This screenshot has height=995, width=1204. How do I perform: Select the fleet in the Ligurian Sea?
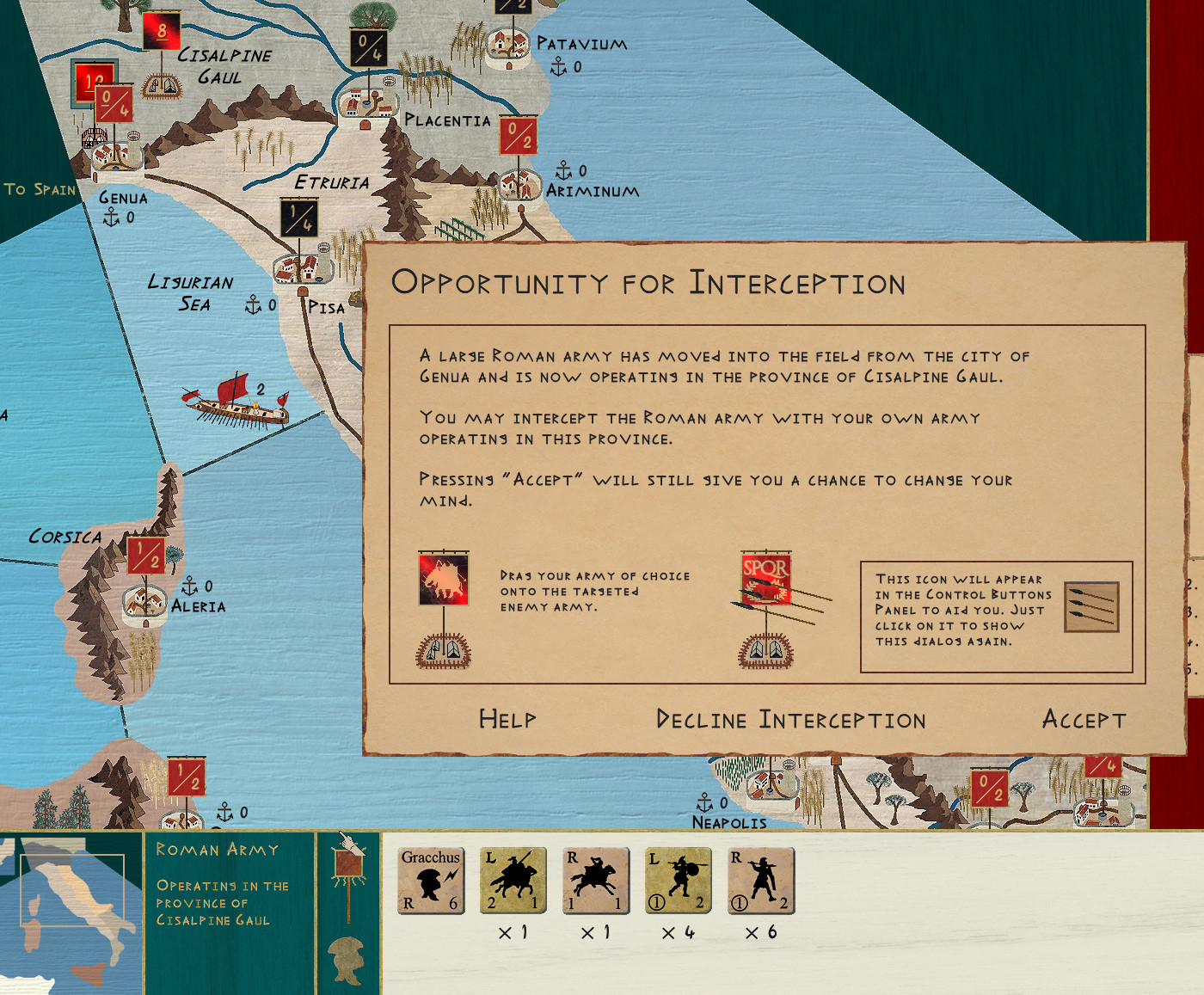pos(237,402)
